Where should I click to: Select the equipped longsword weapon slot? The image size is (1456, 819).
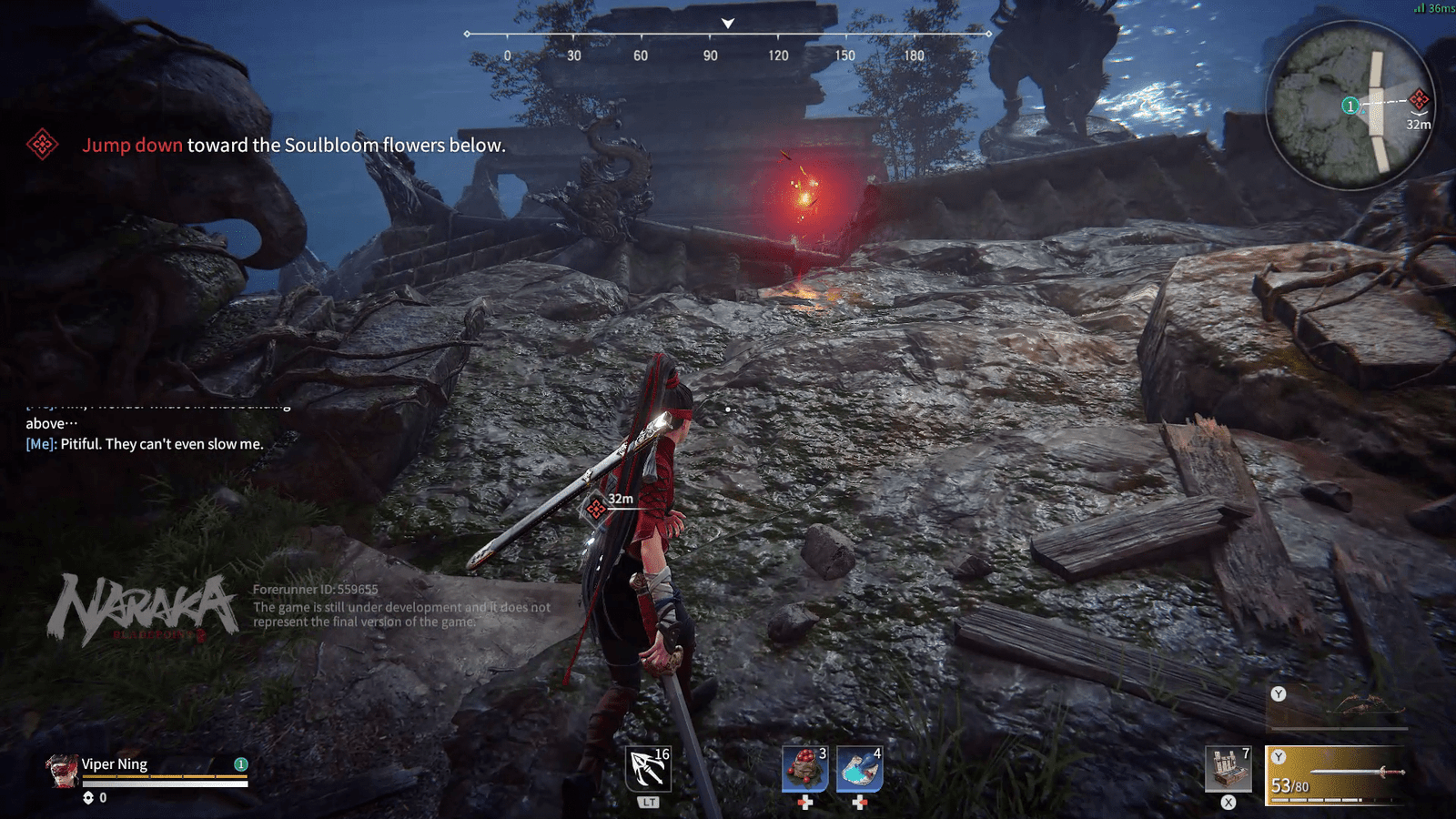tap(1335, 775)
